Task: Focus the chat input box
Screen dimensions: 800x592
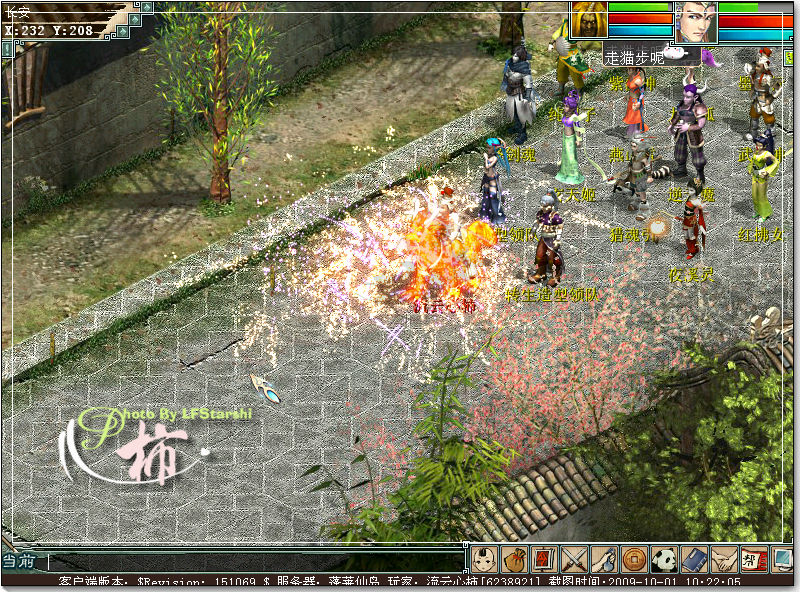Action: 250,563
